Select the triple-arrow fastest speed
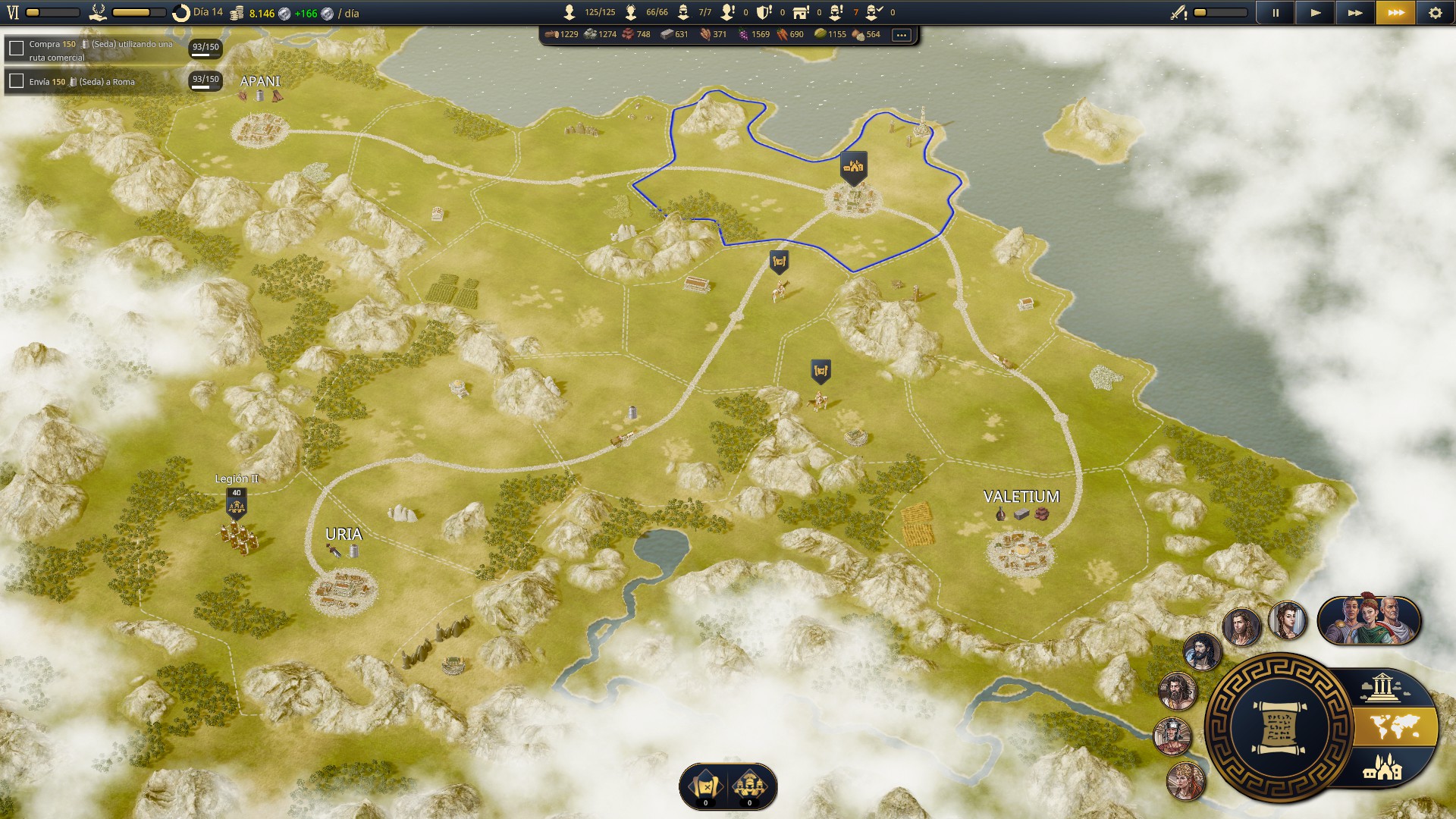The image size is (1456, 819). click(x=1395, y=13)
